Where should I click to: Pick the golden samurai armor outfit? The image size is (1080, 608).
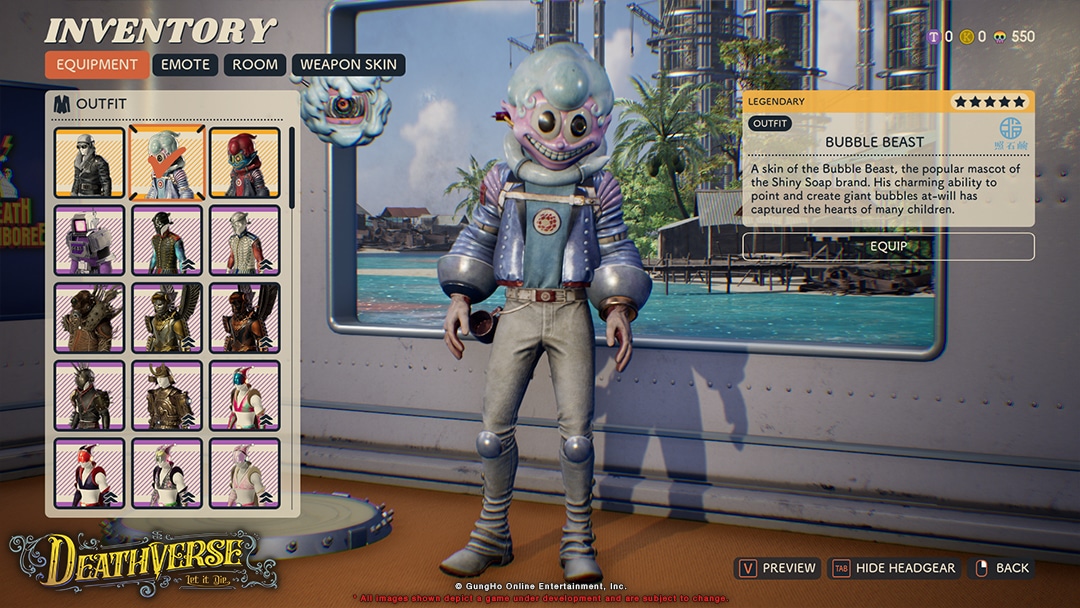click(167, 396)
